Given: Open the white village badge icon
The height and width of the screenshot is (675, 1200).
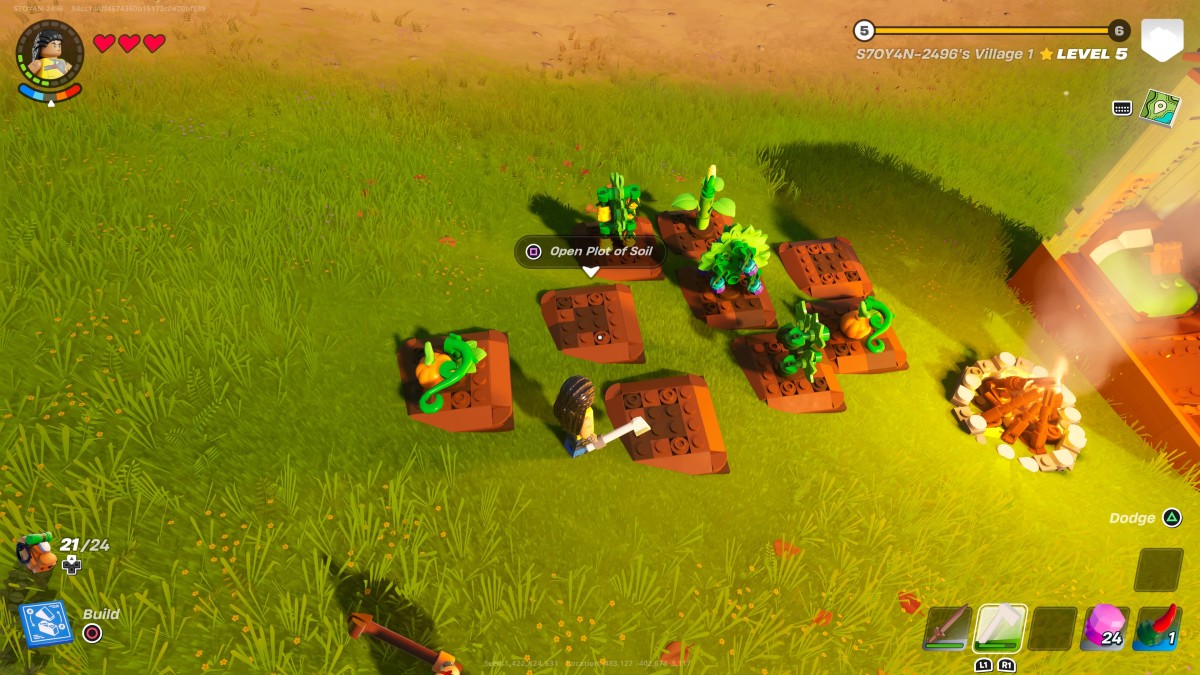Looking at the screenshot, I should click(x=1162, y=41).
